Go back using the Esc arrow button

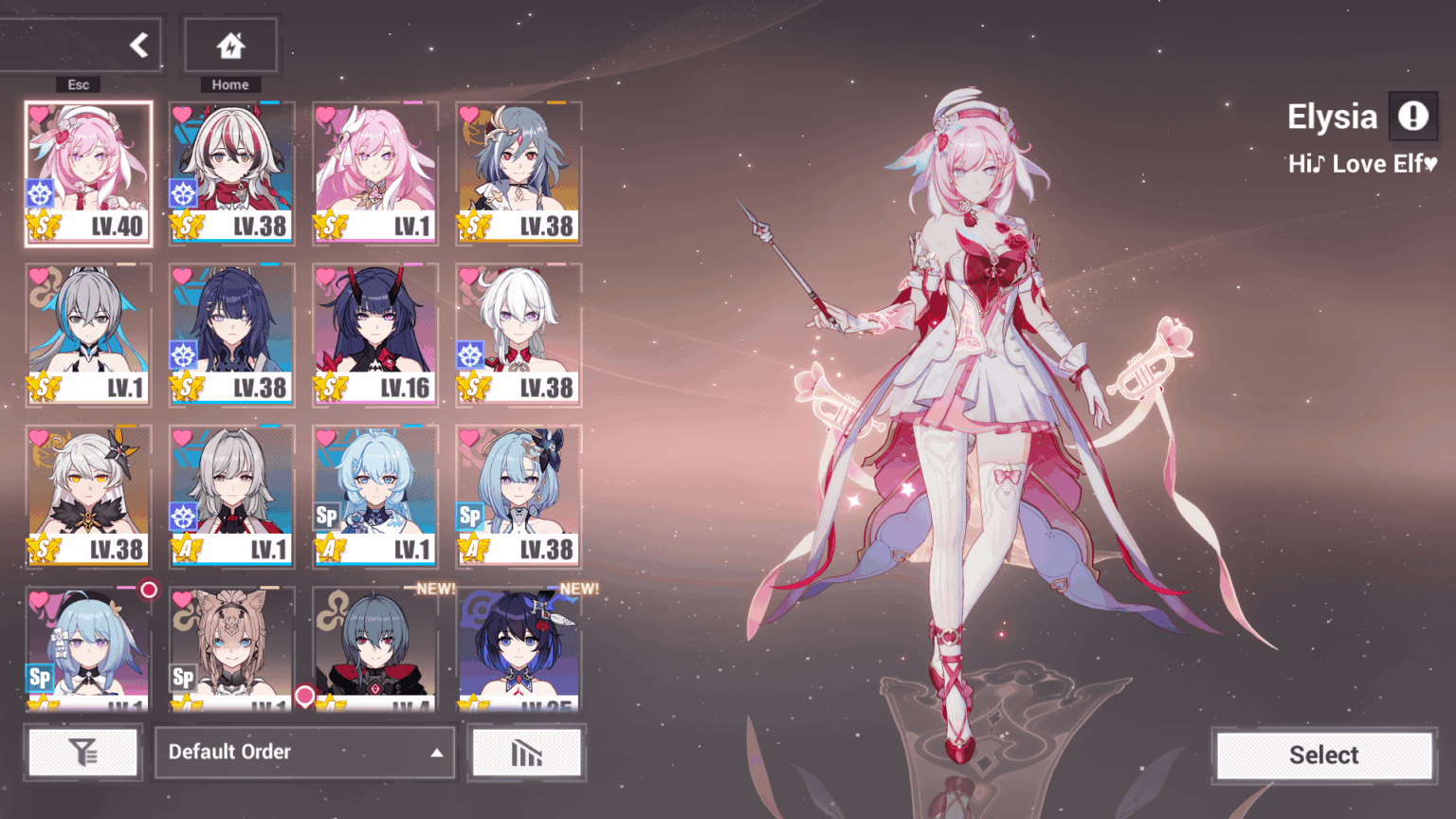point(139,44)
